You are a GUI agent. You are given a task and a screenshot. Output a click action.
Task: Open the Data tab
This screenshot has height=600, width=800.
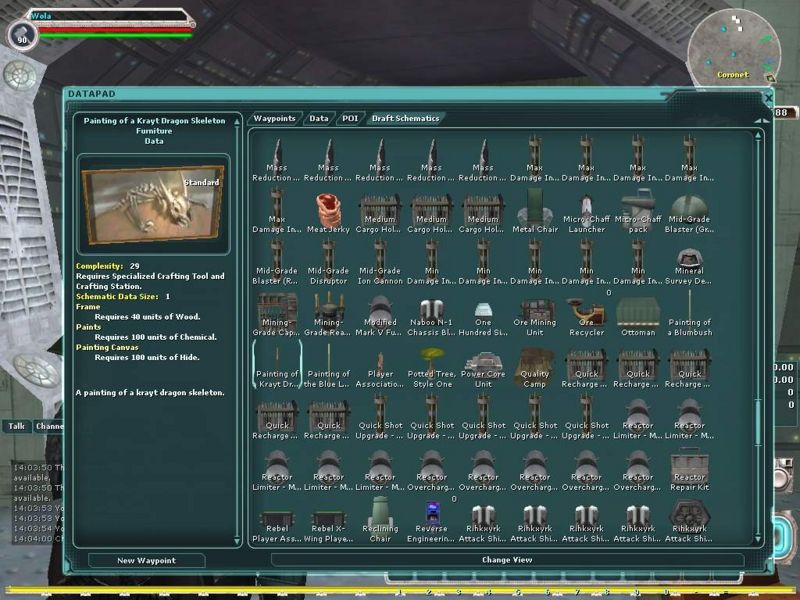(318, 118)
